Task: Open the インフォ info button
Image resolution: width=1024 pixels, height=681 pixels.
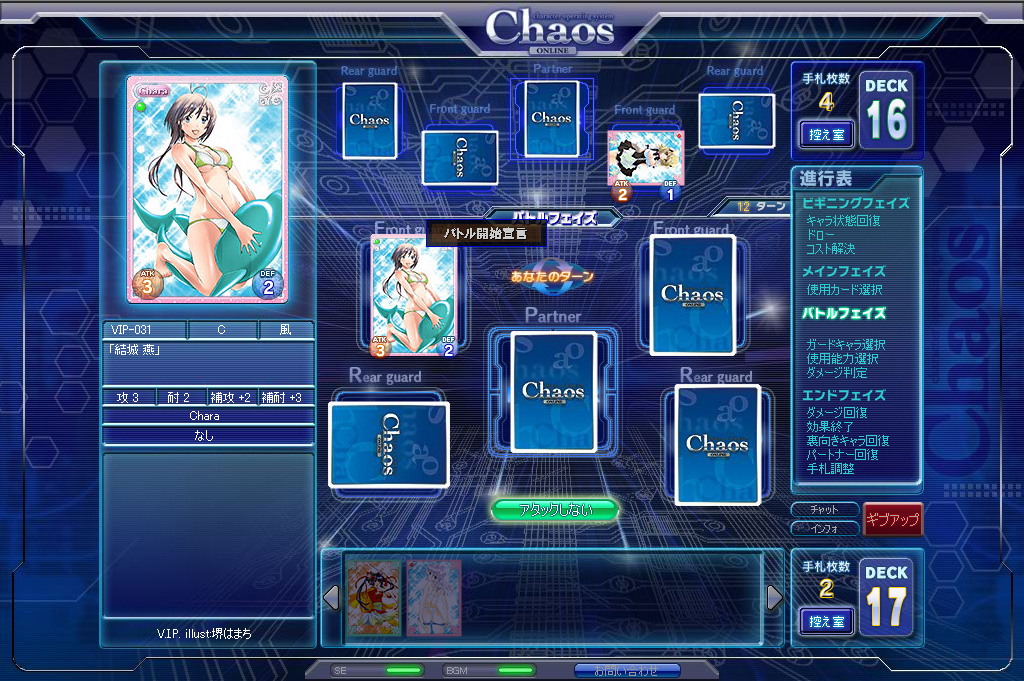Action: click(x=824, y=528)
